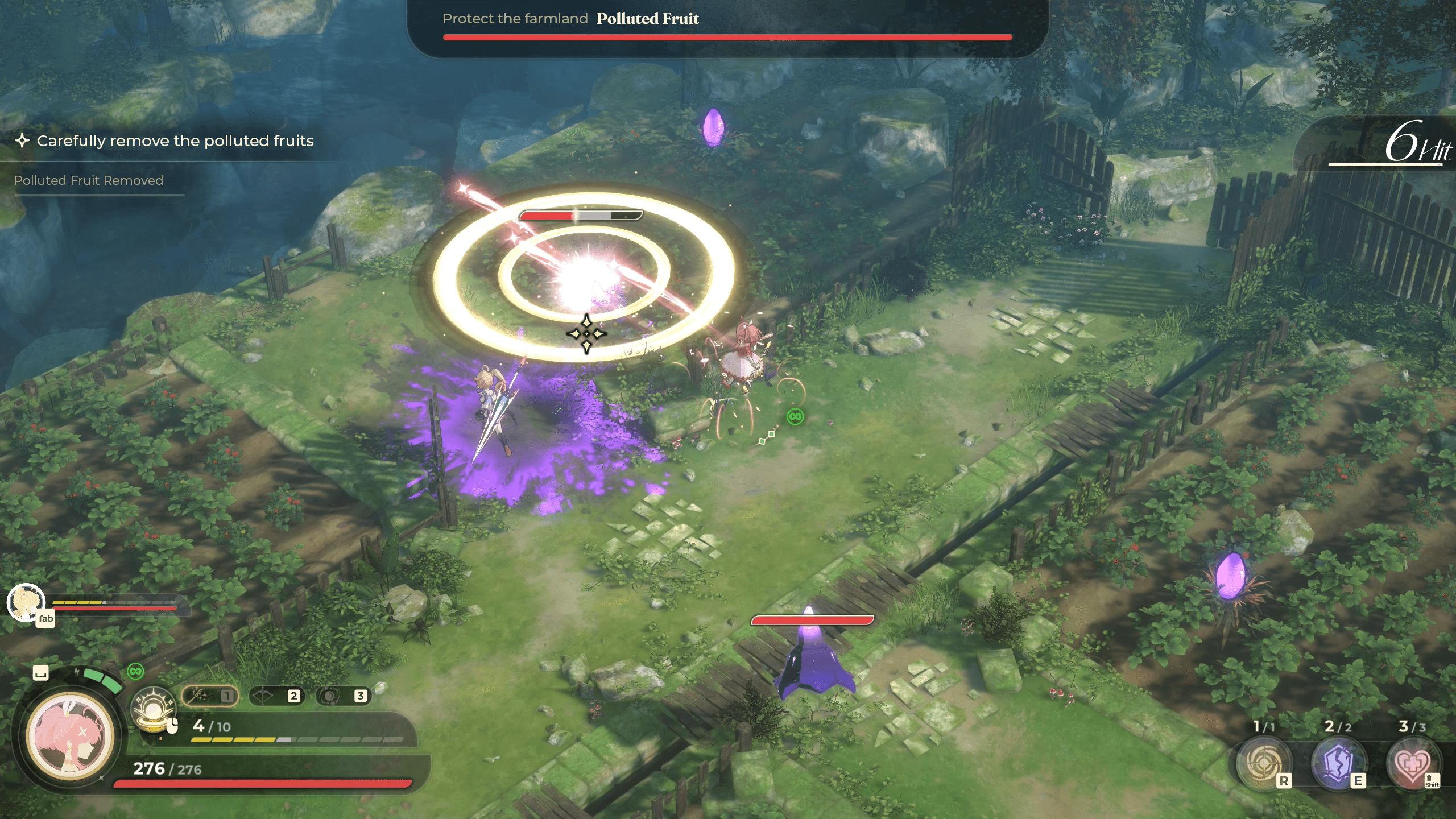
Task: Choose the orb weapon in slot three
Action: (x=343, y=696)
